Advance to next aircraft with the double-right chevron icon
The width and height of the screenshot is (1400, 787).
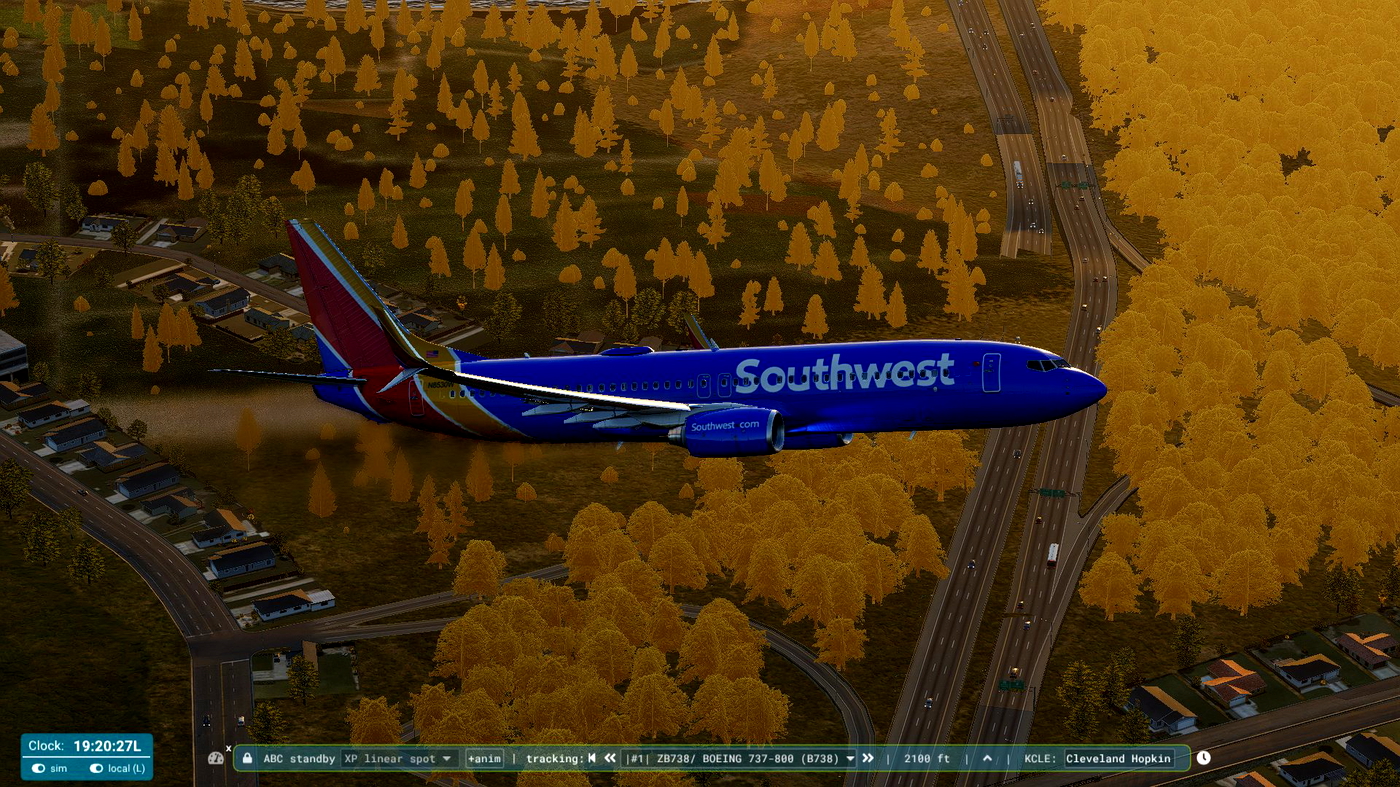pyautogui.click(x=866, y=758)
